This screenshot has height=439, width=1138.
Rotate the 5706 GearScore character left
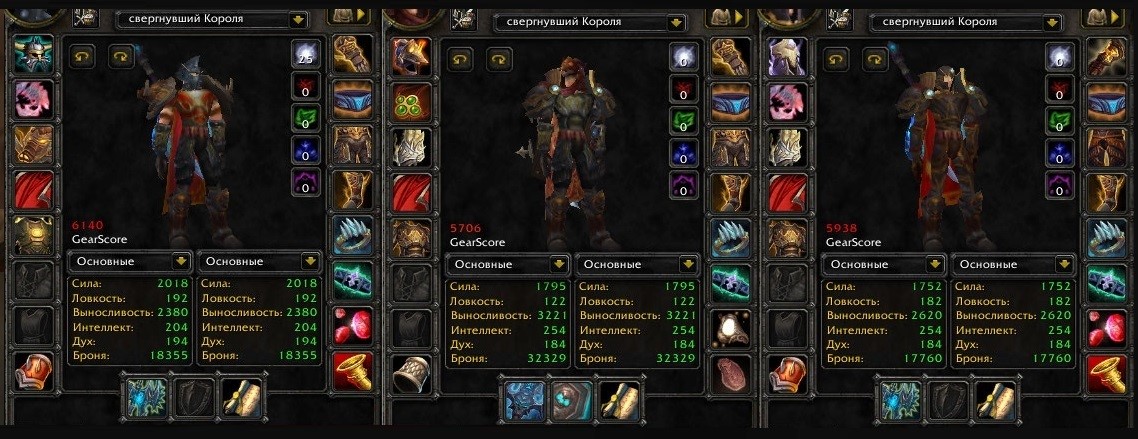(459, 59)
